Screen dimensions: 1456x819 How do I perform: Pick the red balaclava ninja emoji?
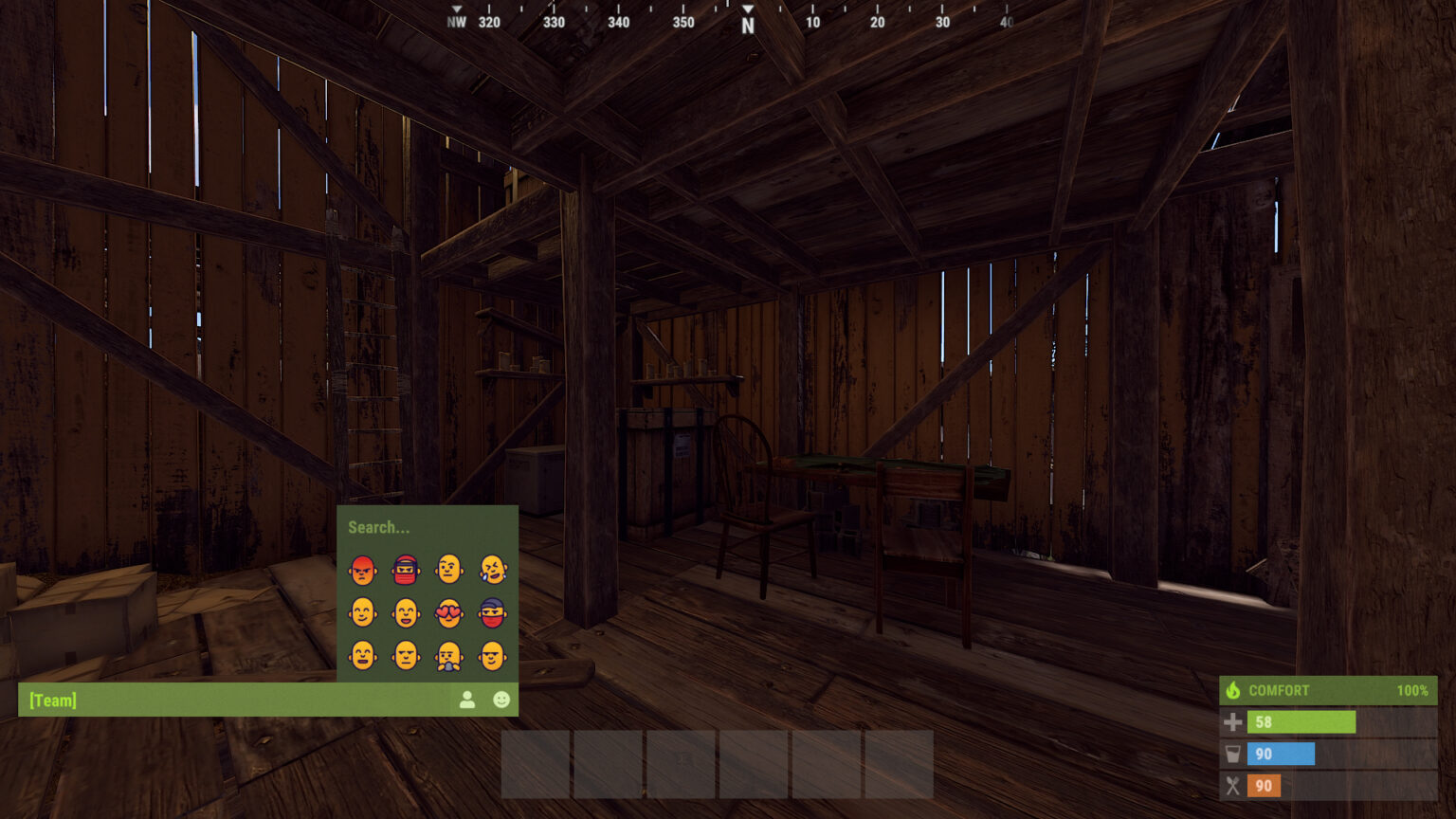tap(405, 571)
